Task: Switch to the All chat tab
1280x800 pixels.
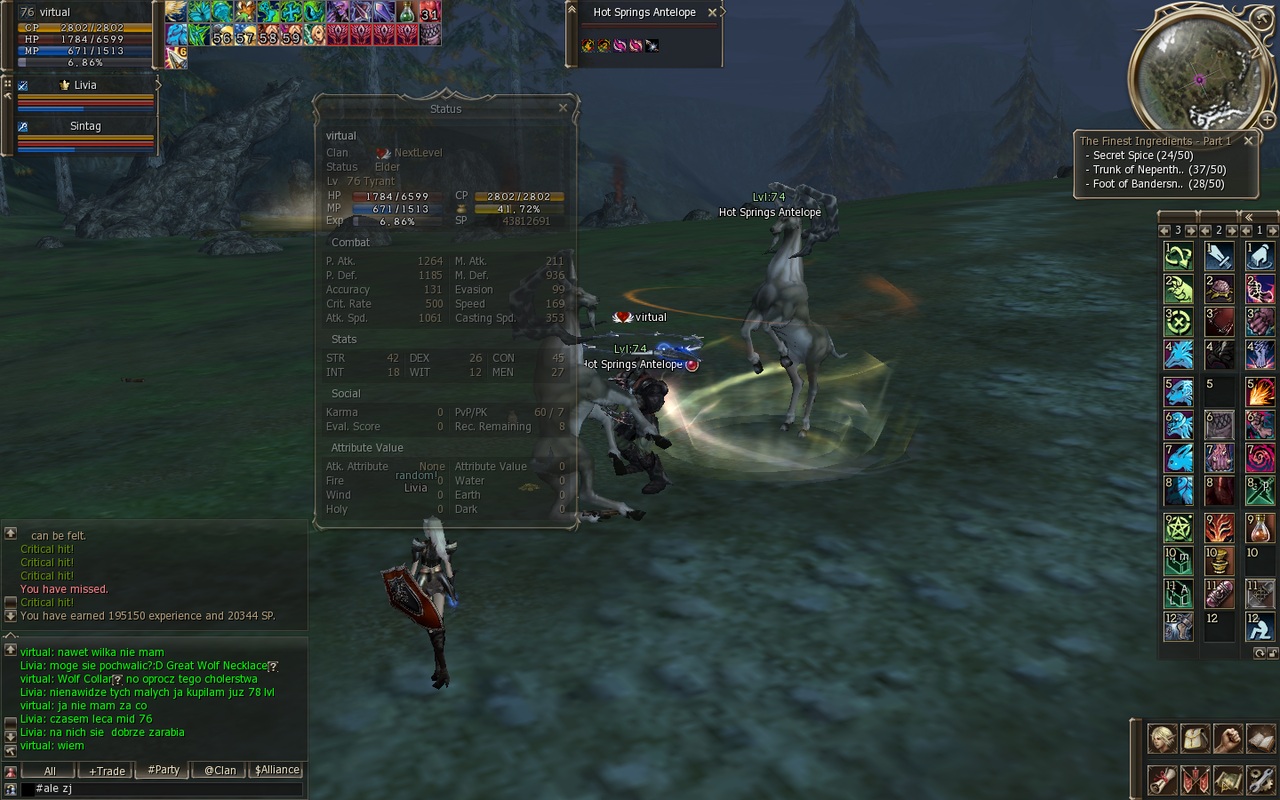Action: coord(49,771)
